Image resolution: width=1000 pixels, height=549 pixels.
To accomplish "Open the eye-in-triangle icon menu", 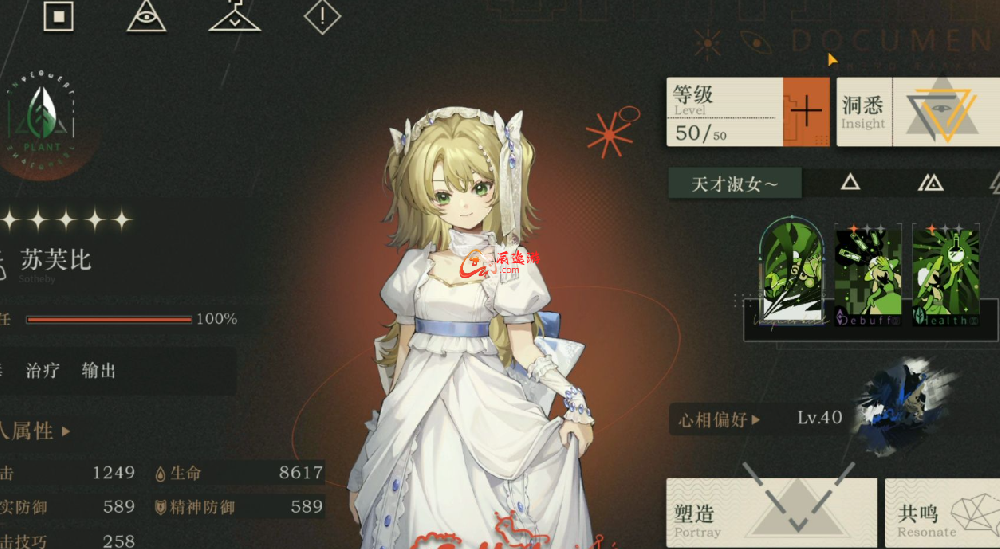I will coord(147,15).
